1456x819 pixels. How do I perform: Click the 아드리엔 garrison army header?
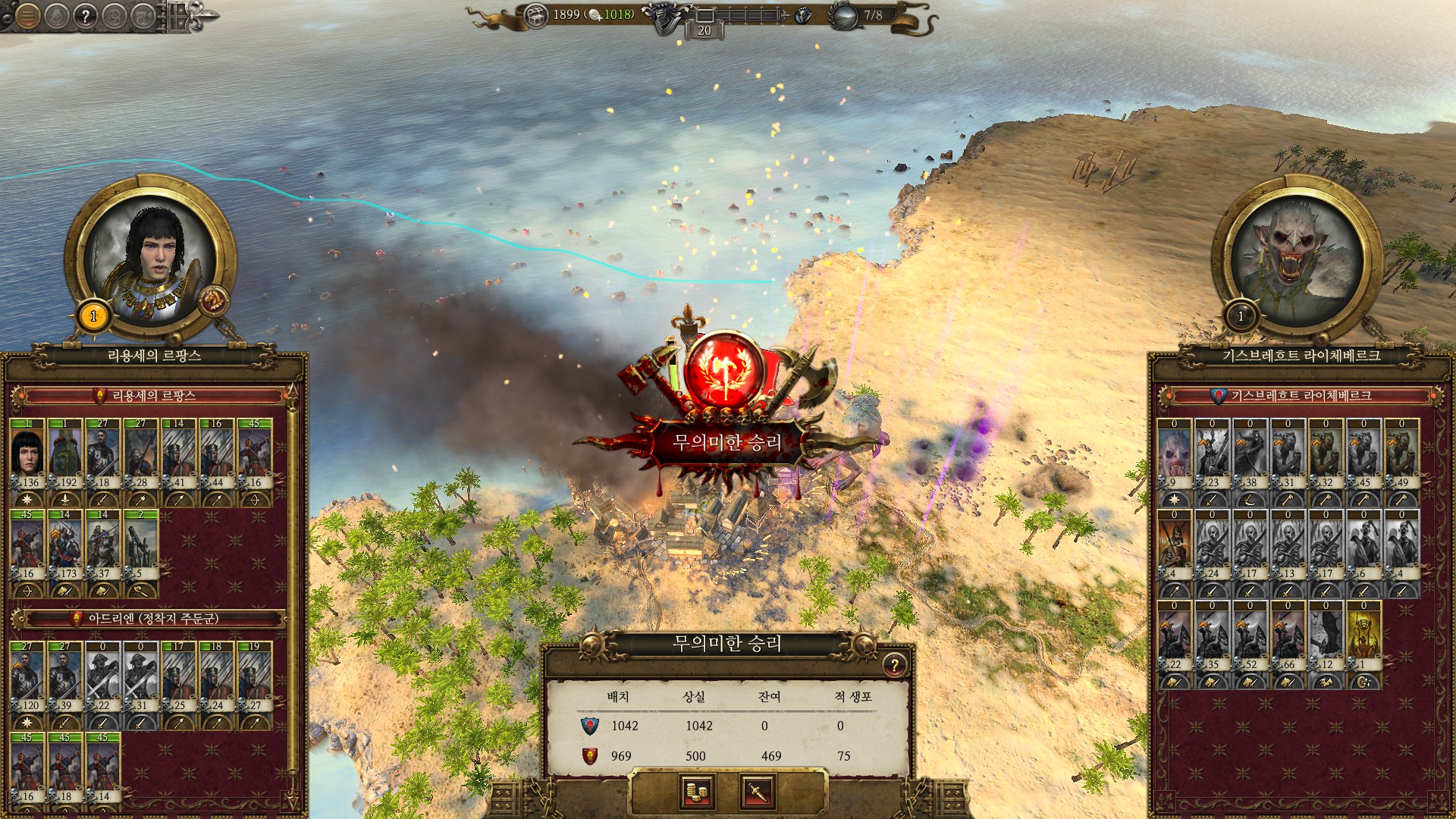click(152, 619)
